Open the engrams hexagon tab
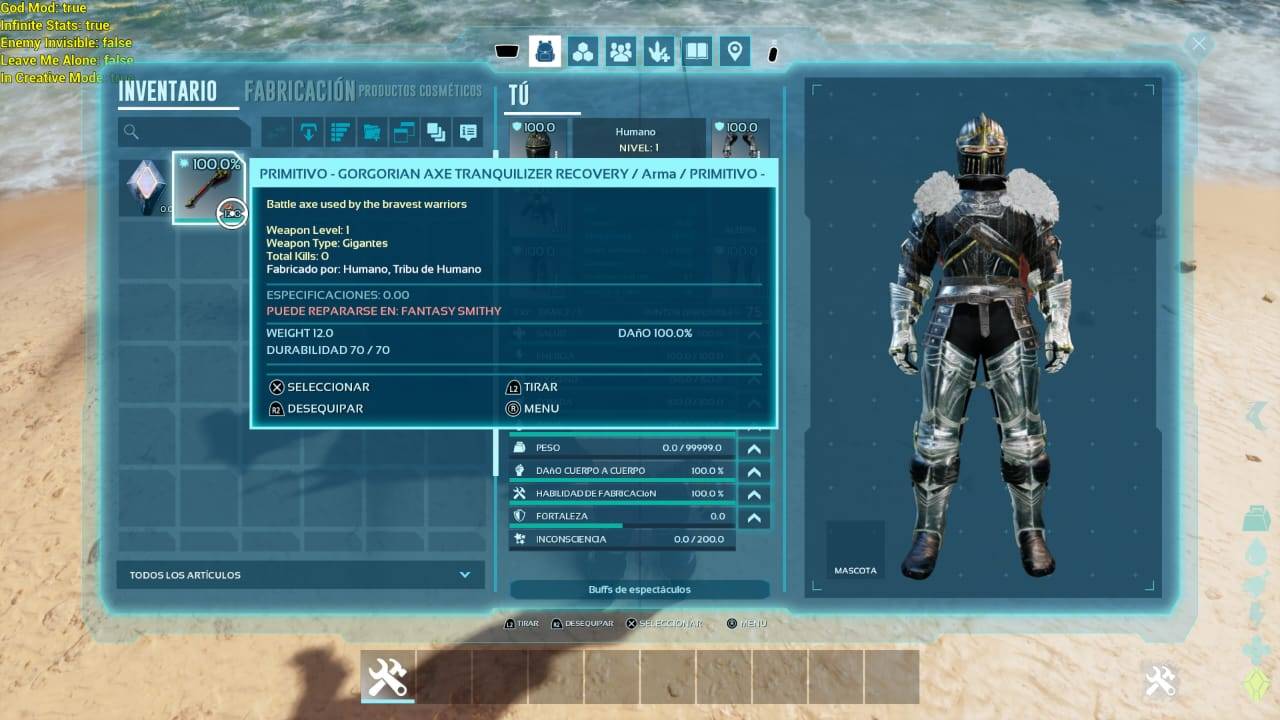The height and width of the screenshot is (720, 1280). (583, 51)
